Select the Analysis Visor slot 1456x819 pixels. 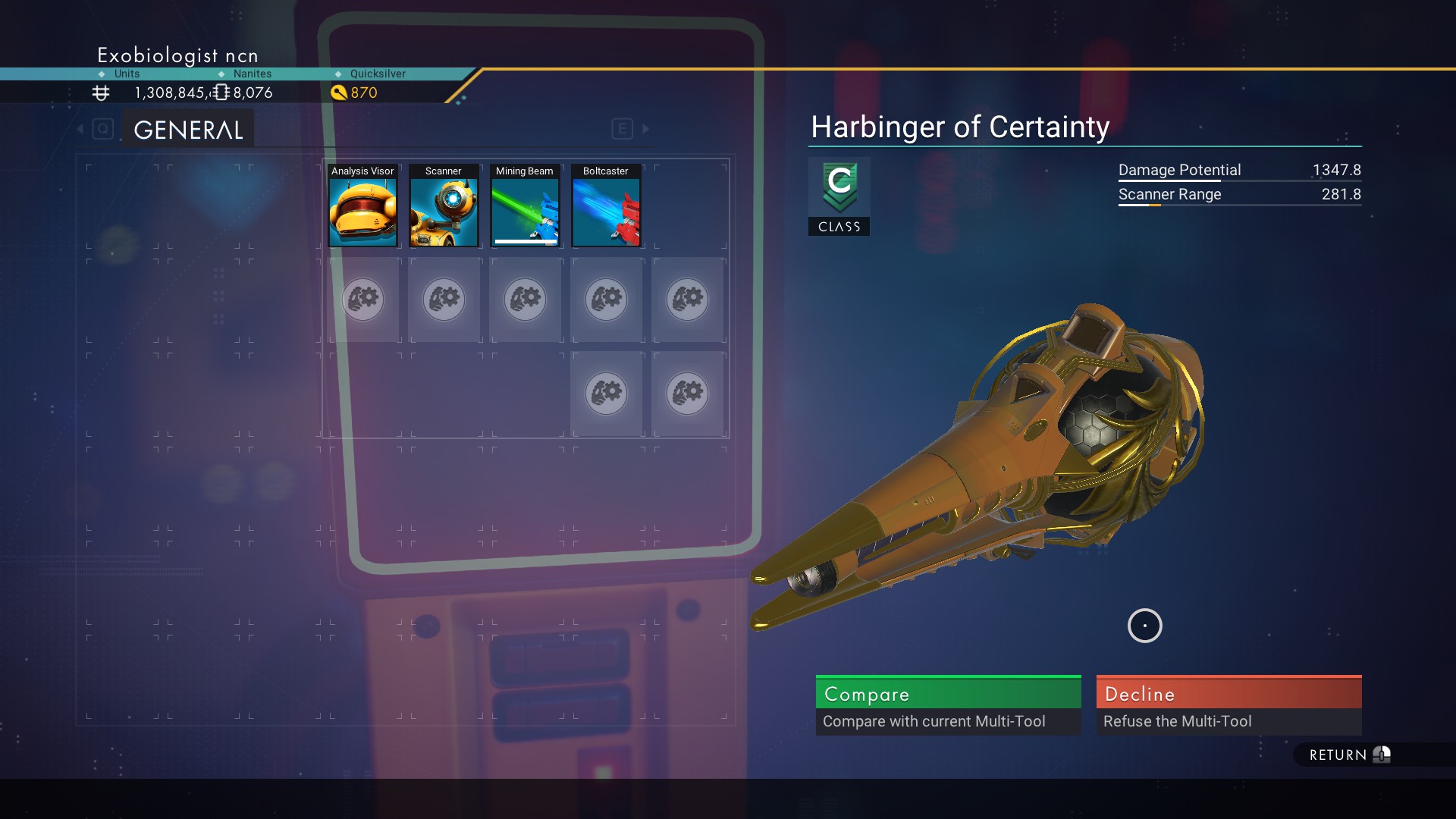tap(362, 206)
